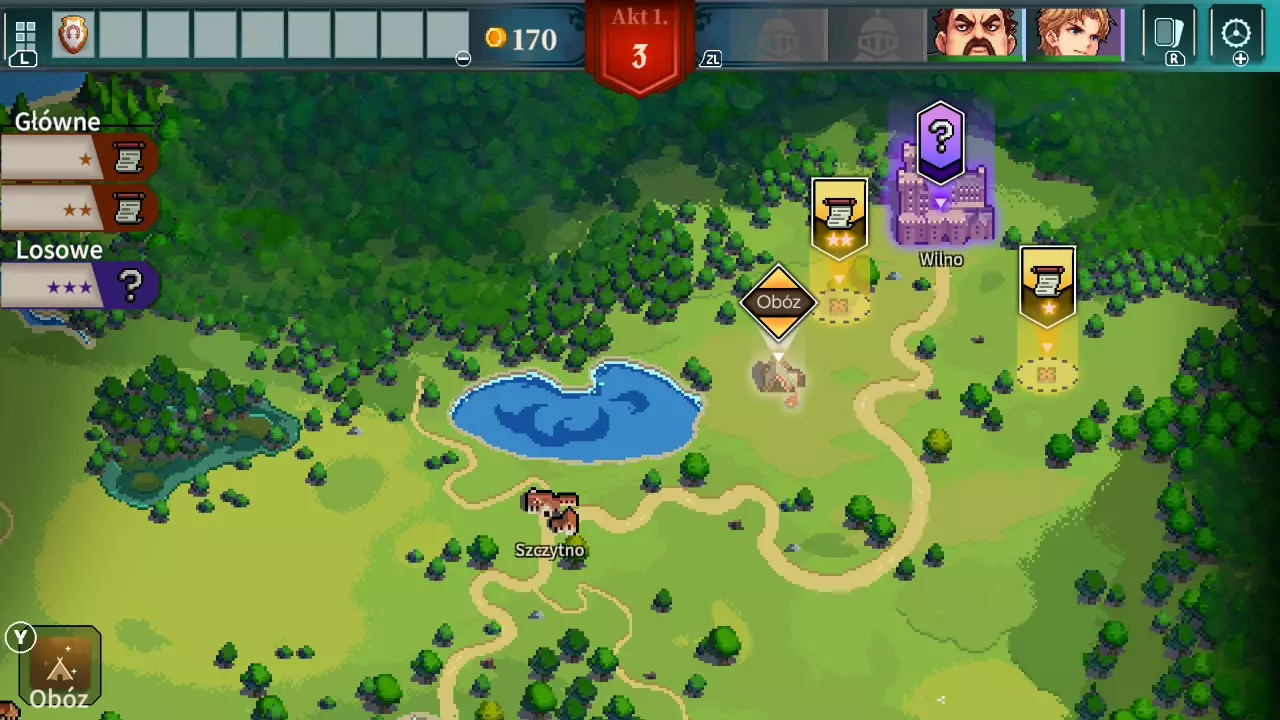
Task: Open the grid menu in the top-left corner
Action: point(25,35)
